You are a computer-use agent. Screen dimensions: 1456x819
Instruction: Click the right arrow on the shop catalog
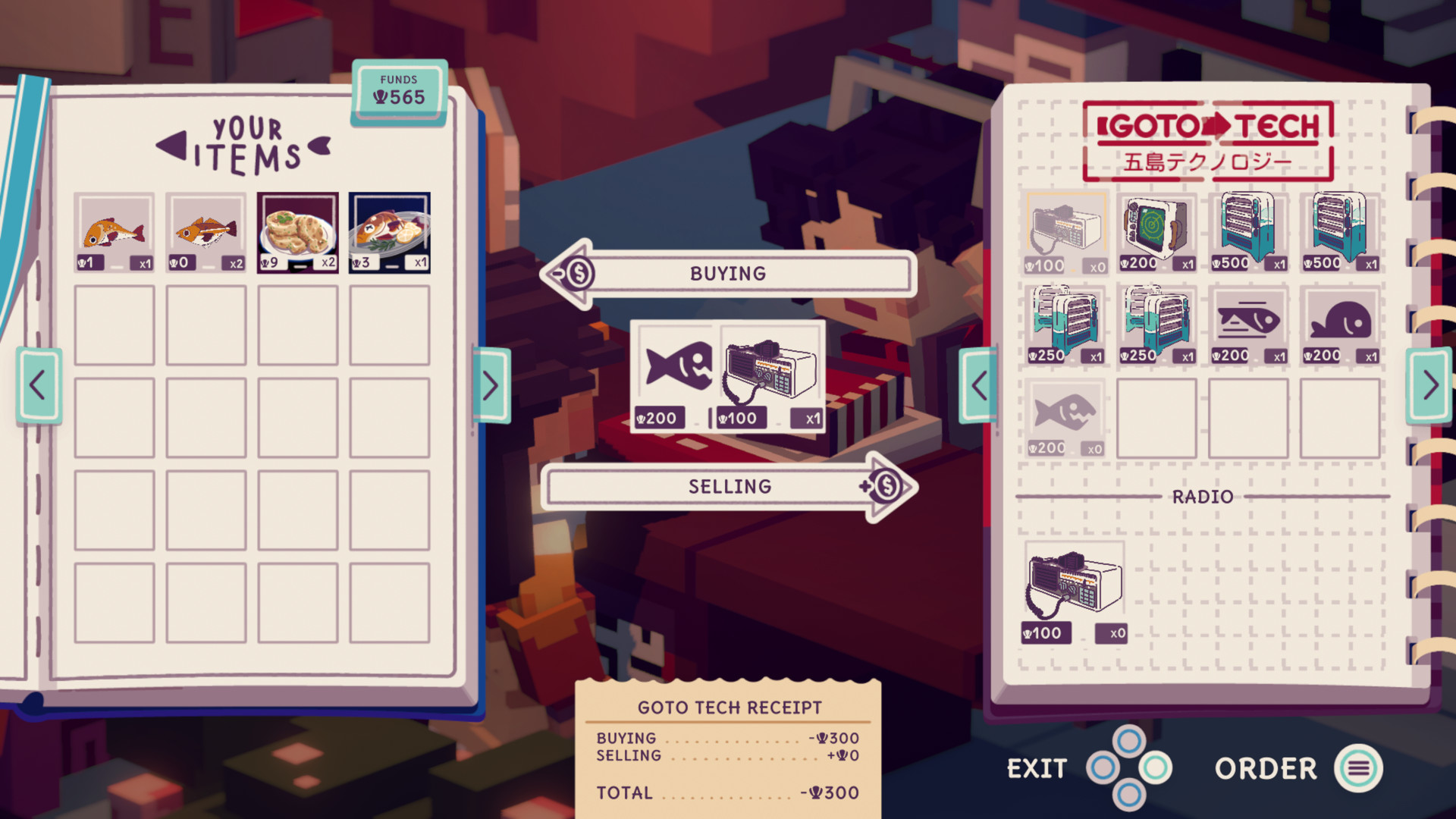point(1429,385)
